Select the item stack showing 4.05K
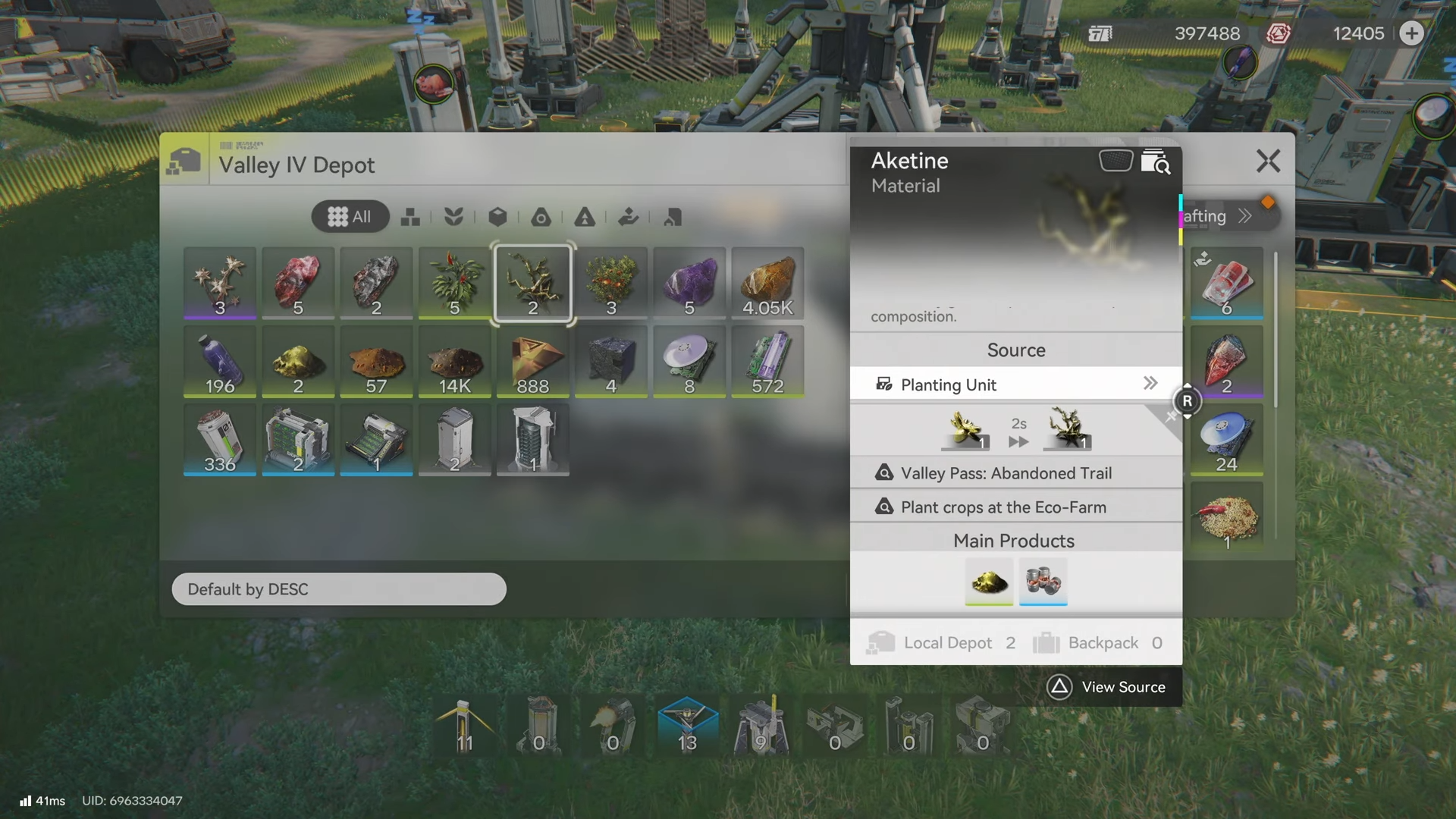The width and height of the screenshot is (1456, 819). (767, 284)
